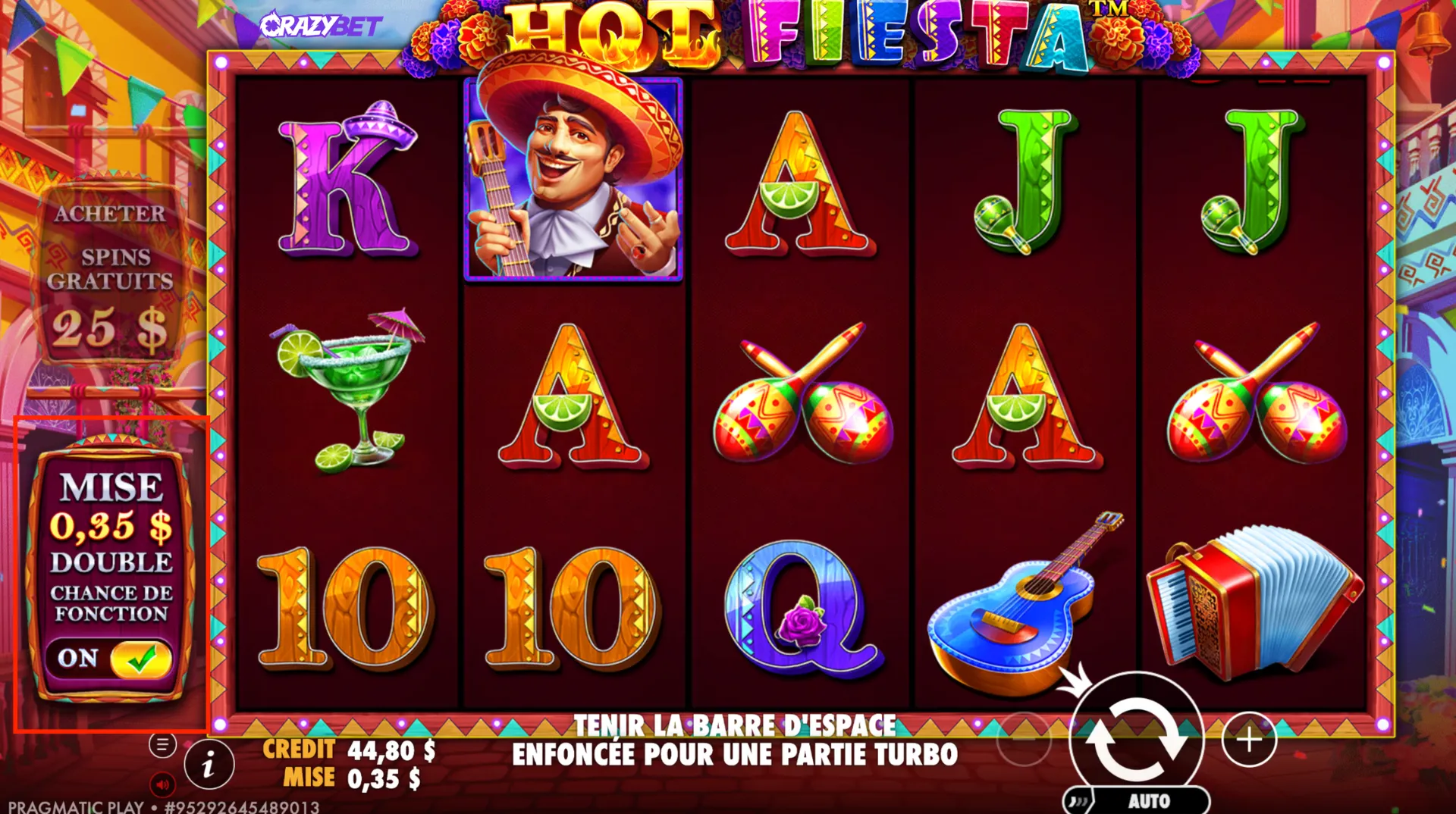
Task: Open the hamburger menu icon
Action: [x=162, y=745]
